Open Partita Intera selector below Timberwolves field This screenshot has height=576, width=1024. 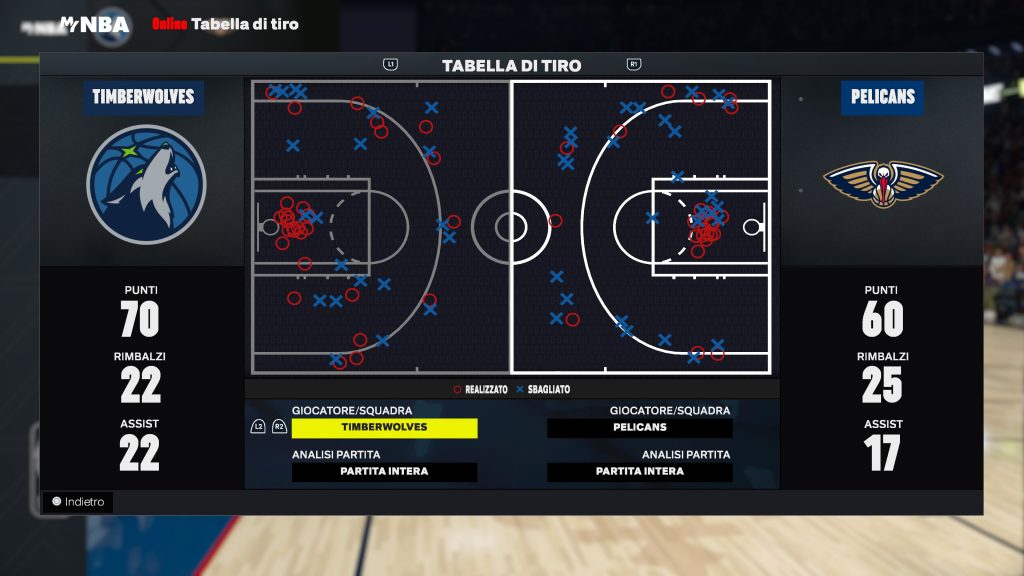coord(384,472)
